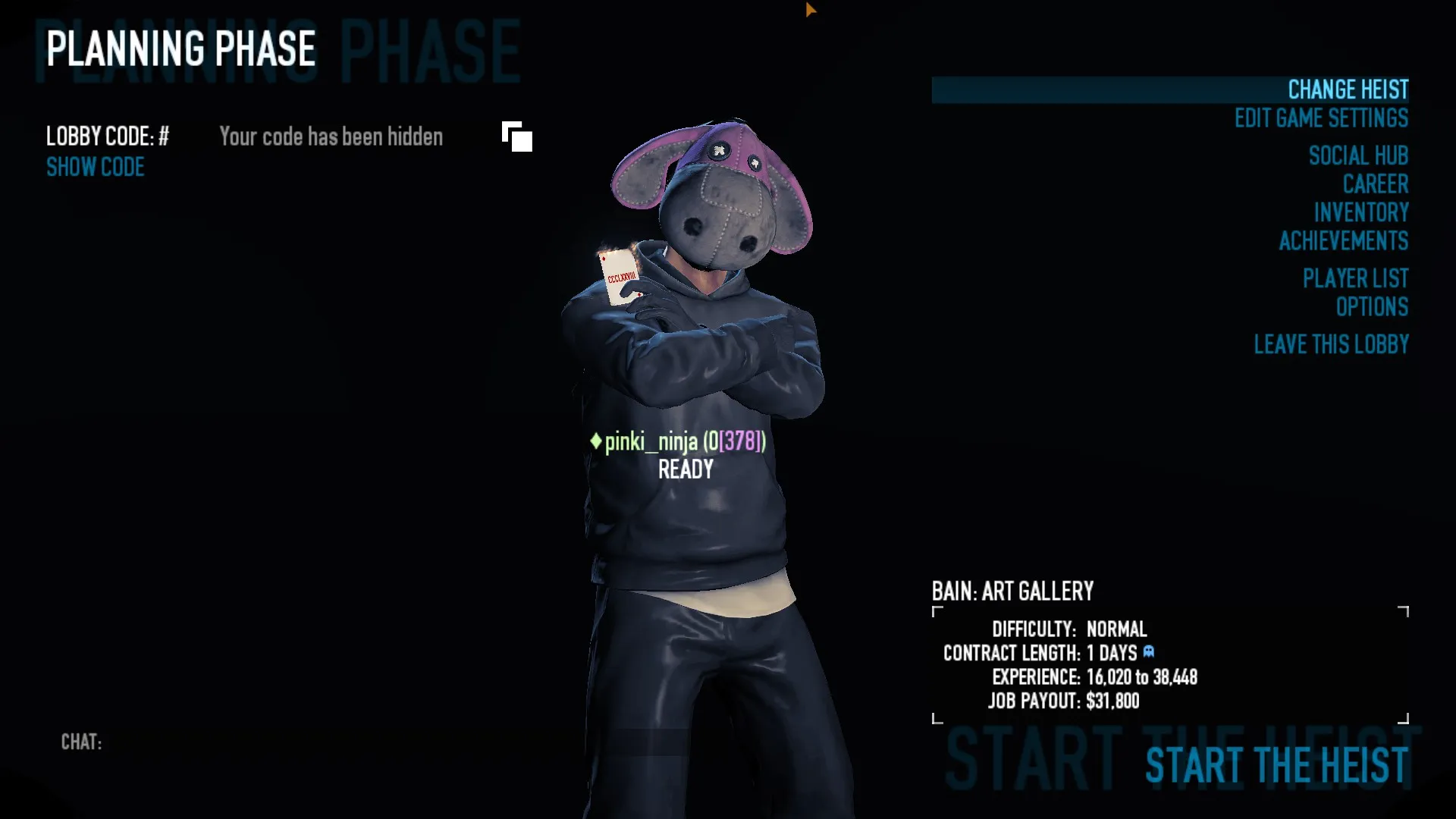The width and height of the screenshot is (1456, 819).
Task: Show the Player List
Action: tap(1355, 278)
